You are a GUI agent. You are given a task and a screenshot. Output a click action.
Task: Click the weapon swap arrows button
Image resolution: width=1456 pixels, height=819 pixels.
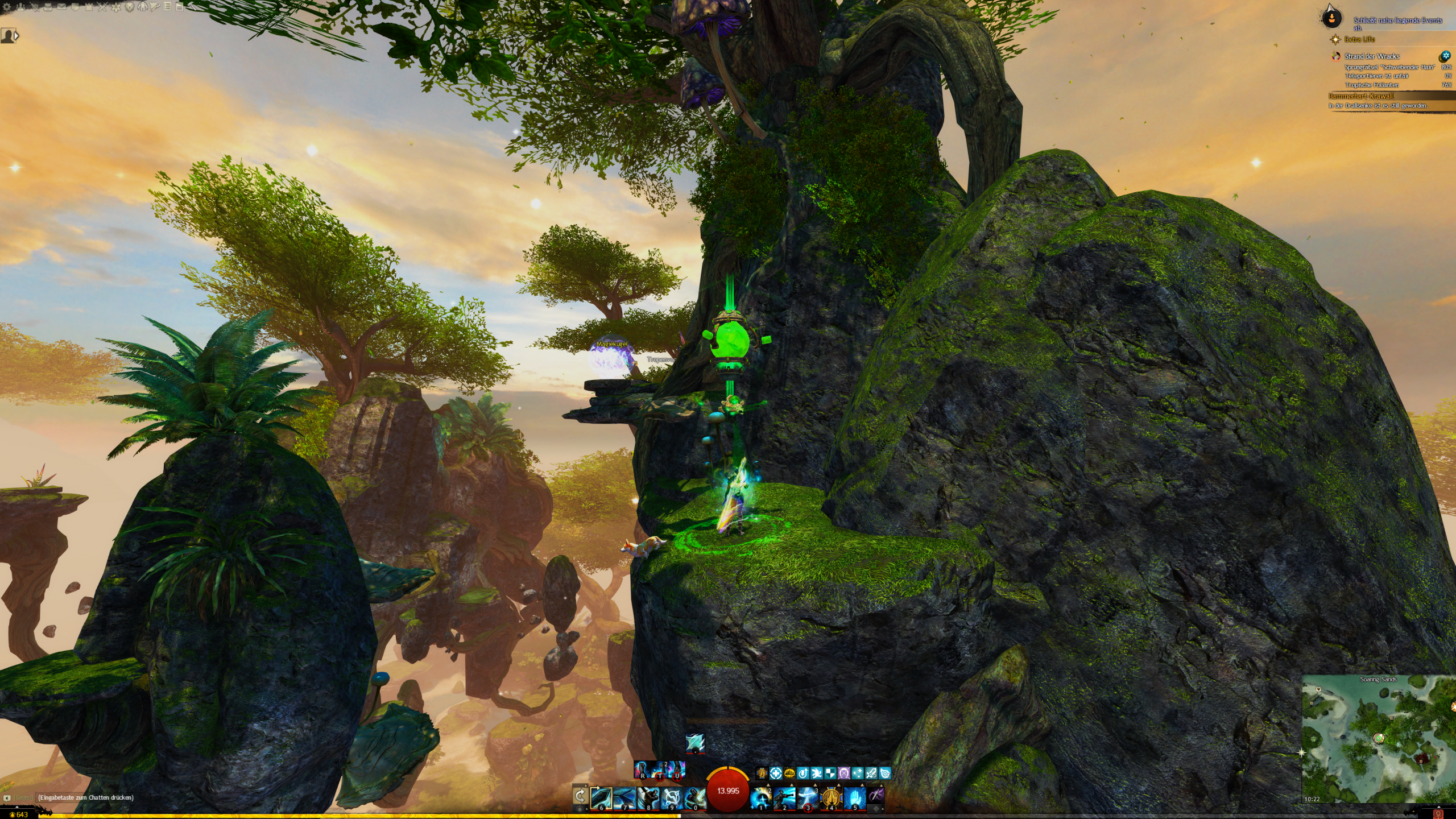[580, 796]
